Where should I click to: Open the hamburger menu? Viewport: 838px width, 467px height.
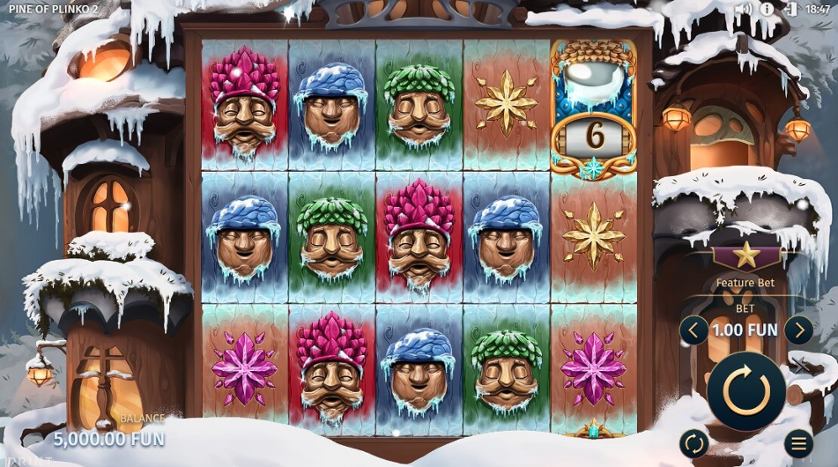tap(798, 442)
